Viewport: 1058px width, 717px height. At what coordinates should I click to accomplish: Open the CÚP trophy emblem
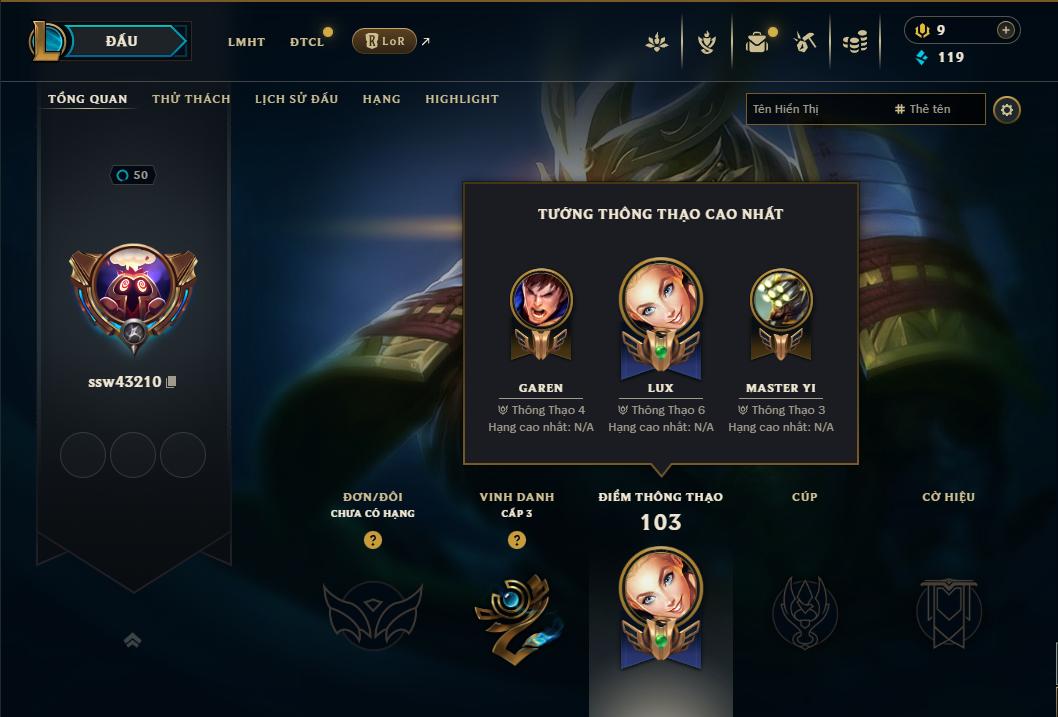[x=804, y=610]
